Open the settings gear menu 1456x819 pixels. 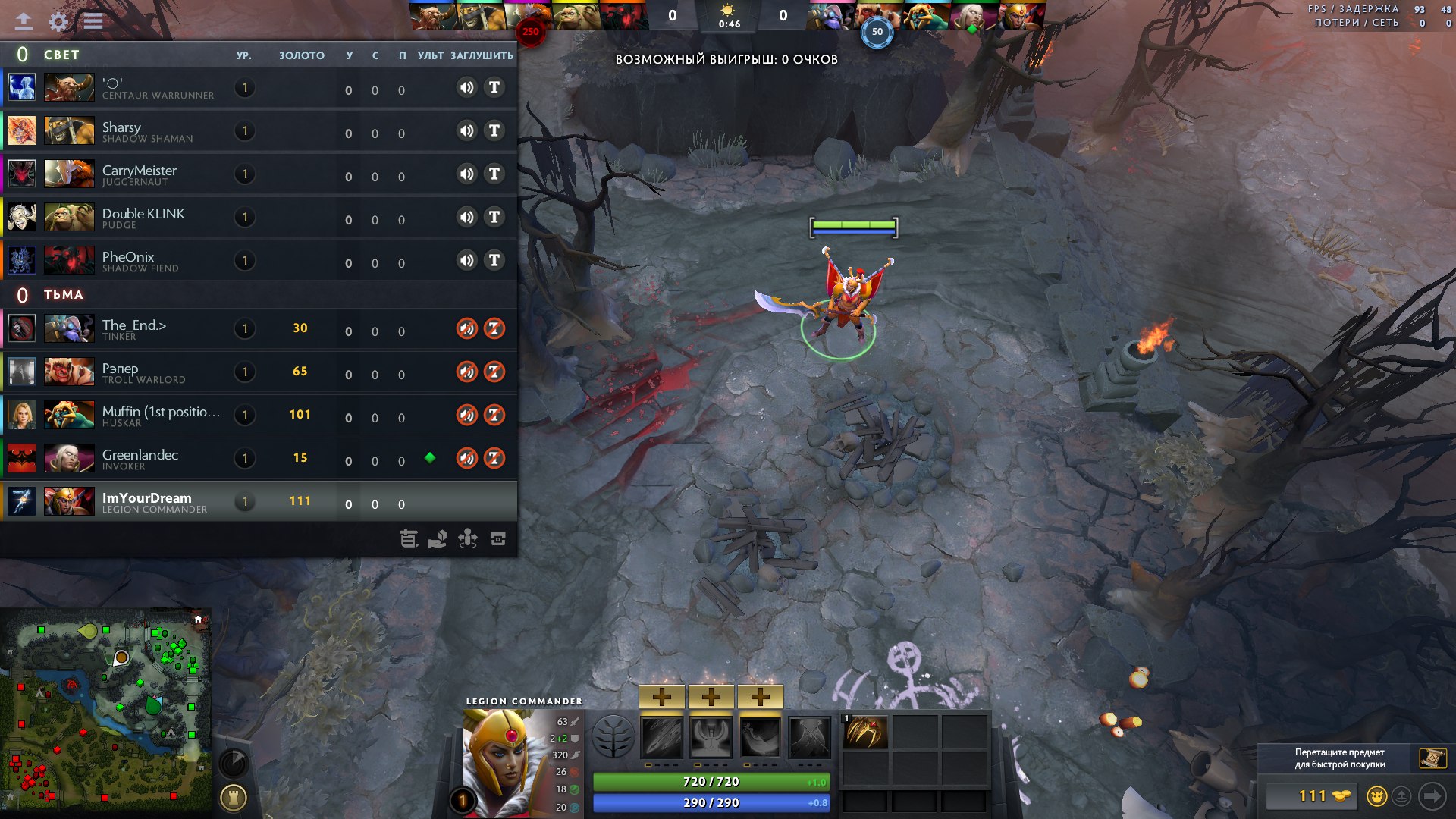pyautogui.click(x=58, y=21)
